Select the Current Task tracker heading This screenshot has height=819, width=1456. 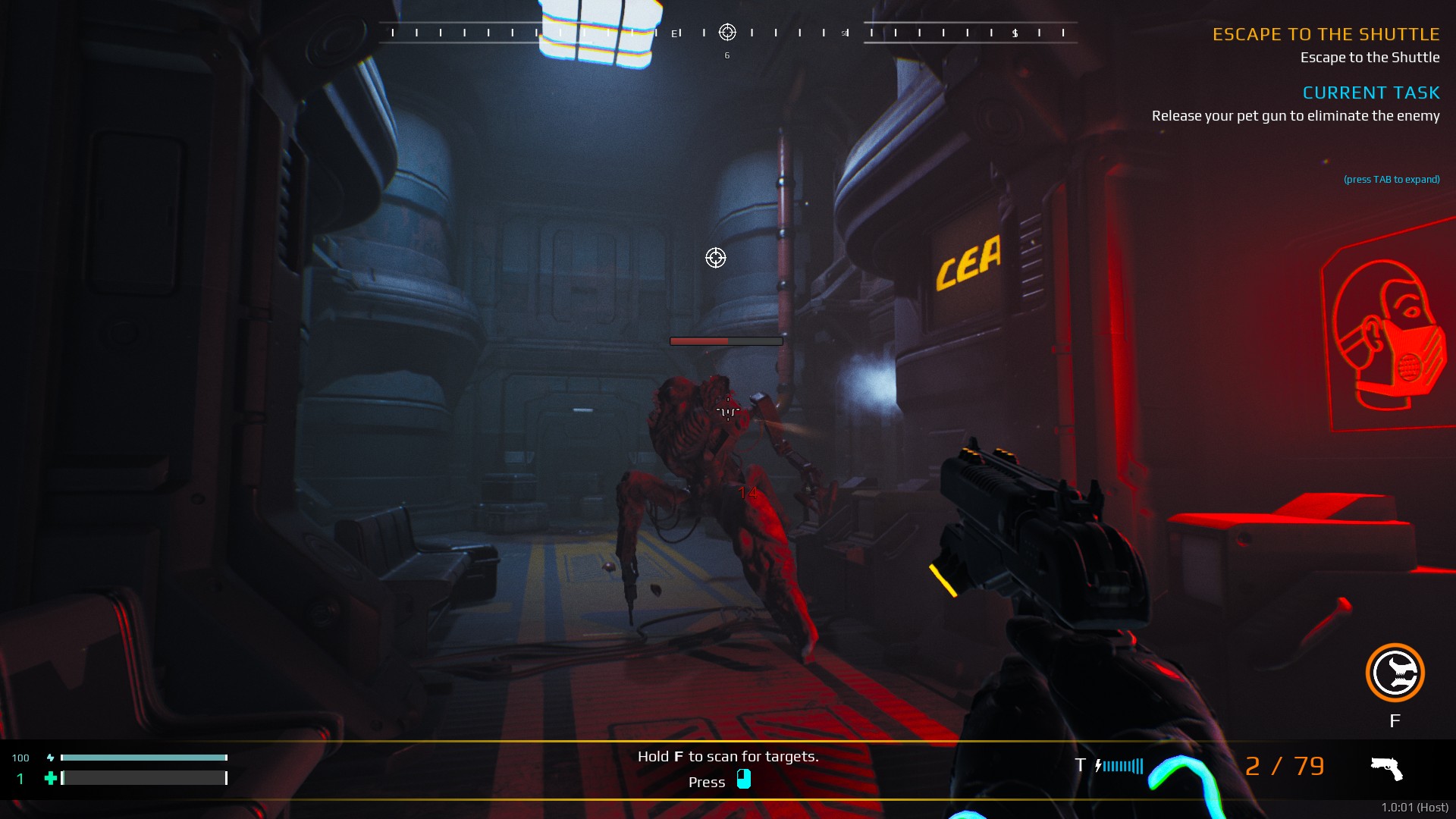pos(1370,93)
